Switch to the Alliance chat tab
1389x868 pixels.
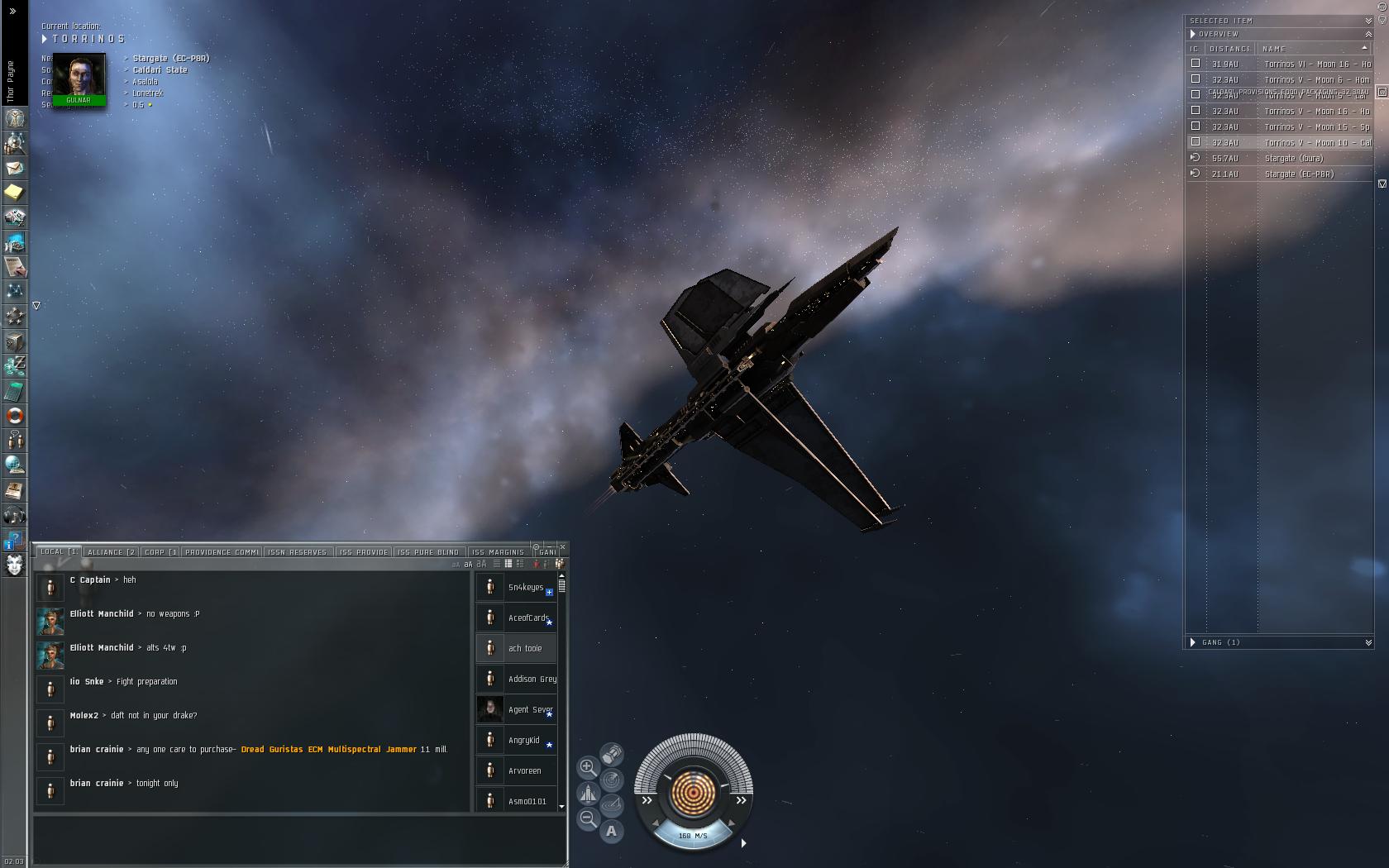point(111,552)
